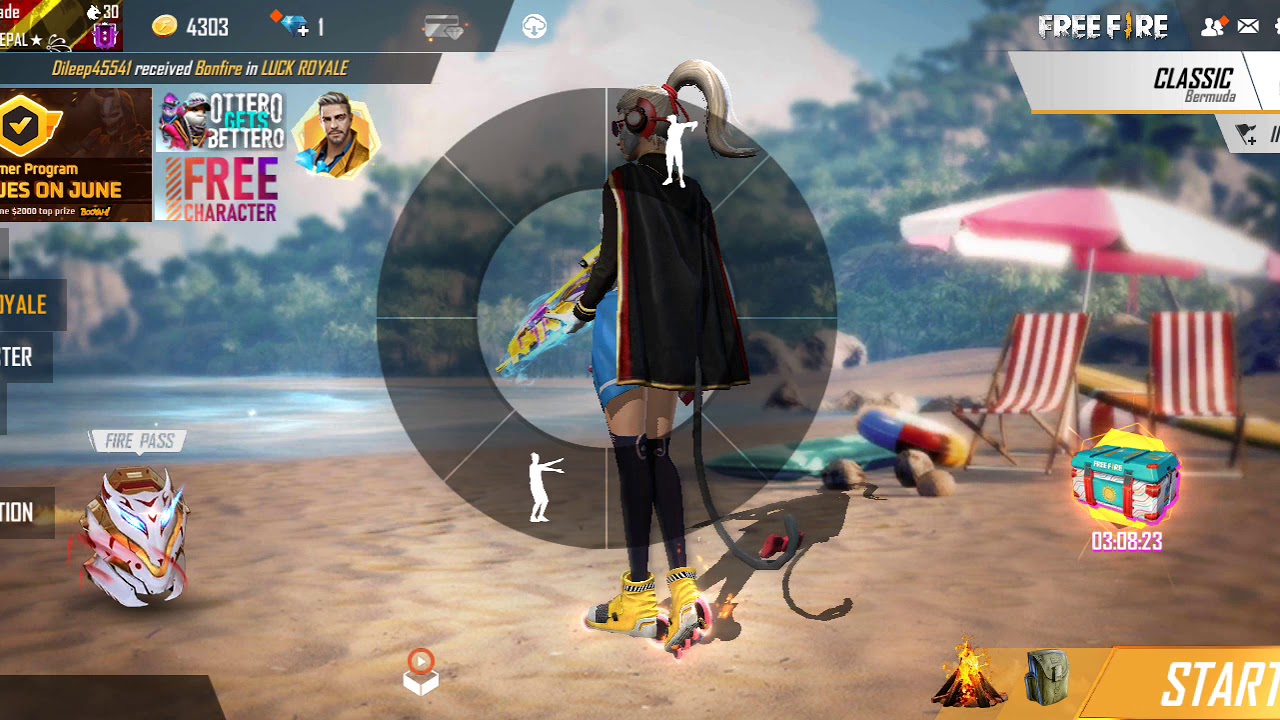Open the Partner Program banner
Image resolution: width=1280 pixels, height=720 pixels.
click(75, 154)
